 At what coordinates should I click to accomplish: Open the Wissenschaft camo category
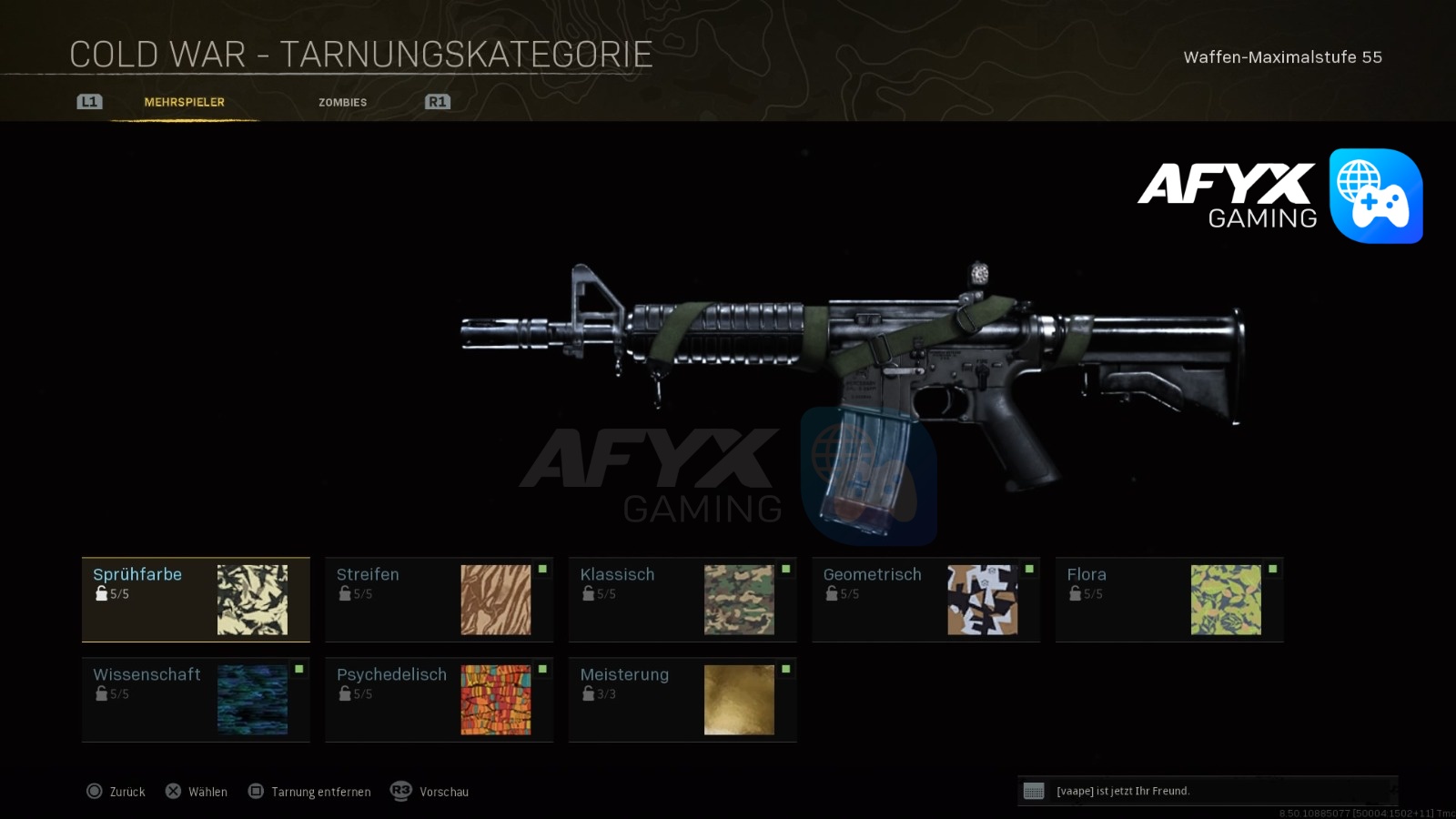pyautogui.click(x=196, y=700)
